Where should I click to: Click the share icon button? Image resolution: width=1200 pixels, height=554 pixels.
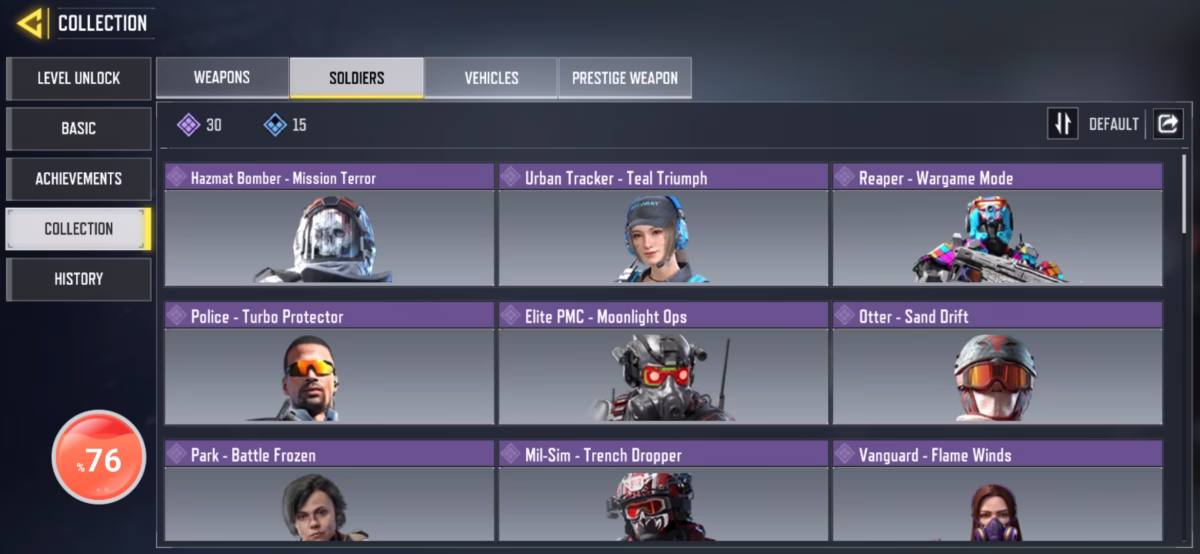1168,124
